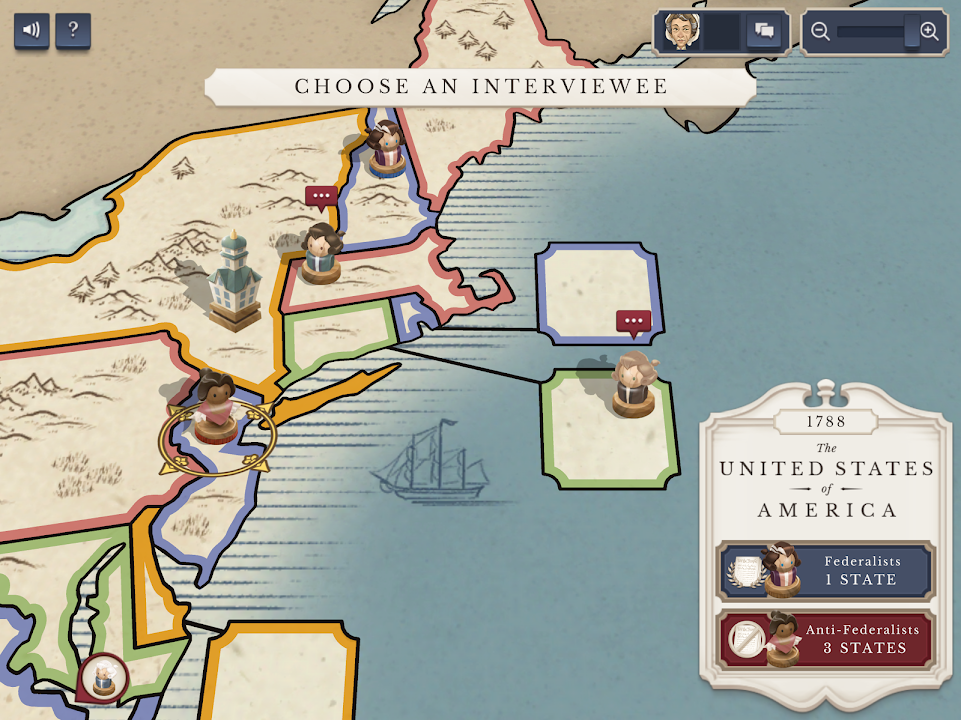The image size is (961, 720).
Task: Select the Anti-Federalists 3 States panel
Action: click(x=826, y=639)
